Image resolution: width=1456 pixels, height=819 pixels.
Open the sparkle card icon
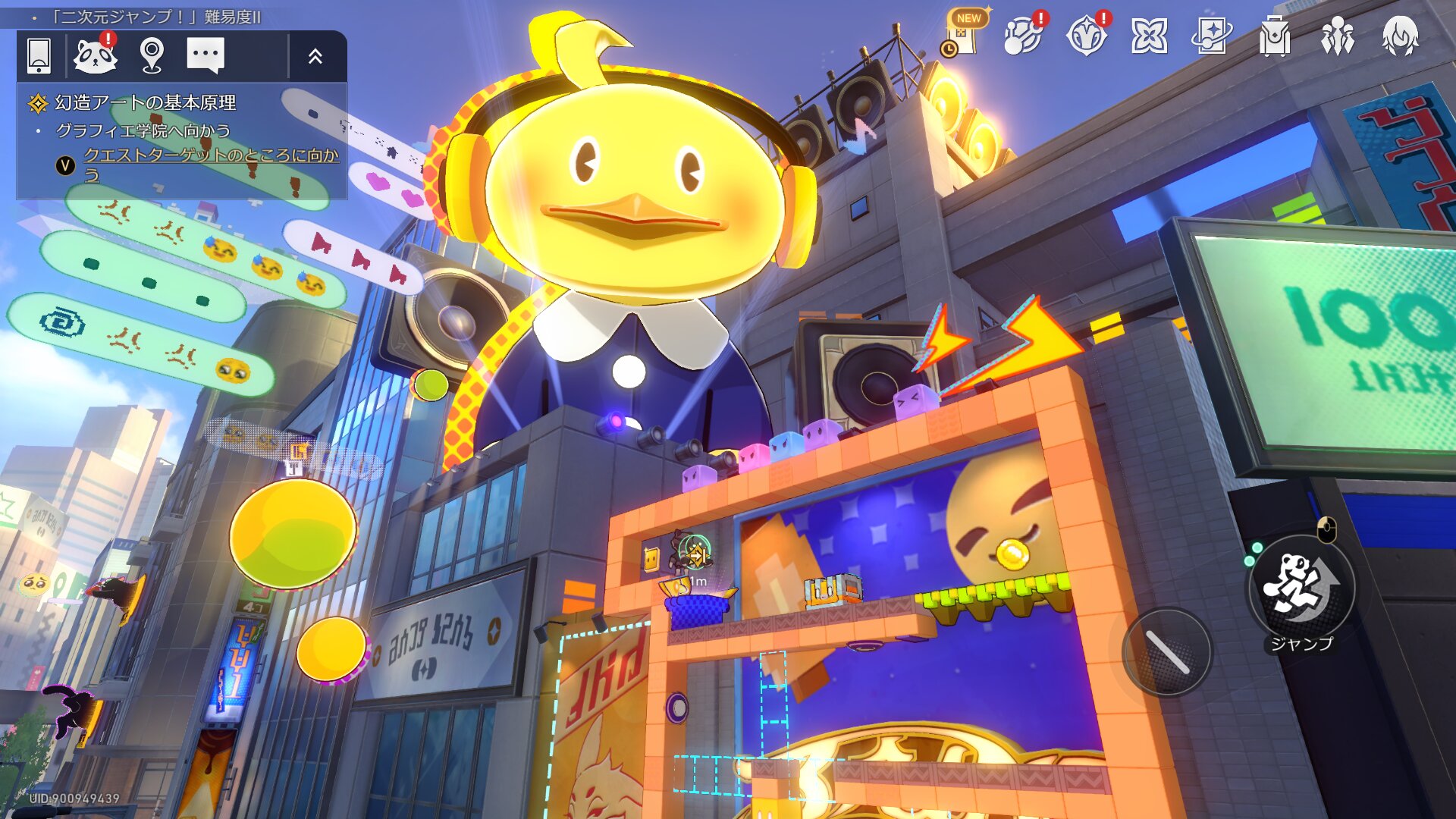[x=1211, y=36]
